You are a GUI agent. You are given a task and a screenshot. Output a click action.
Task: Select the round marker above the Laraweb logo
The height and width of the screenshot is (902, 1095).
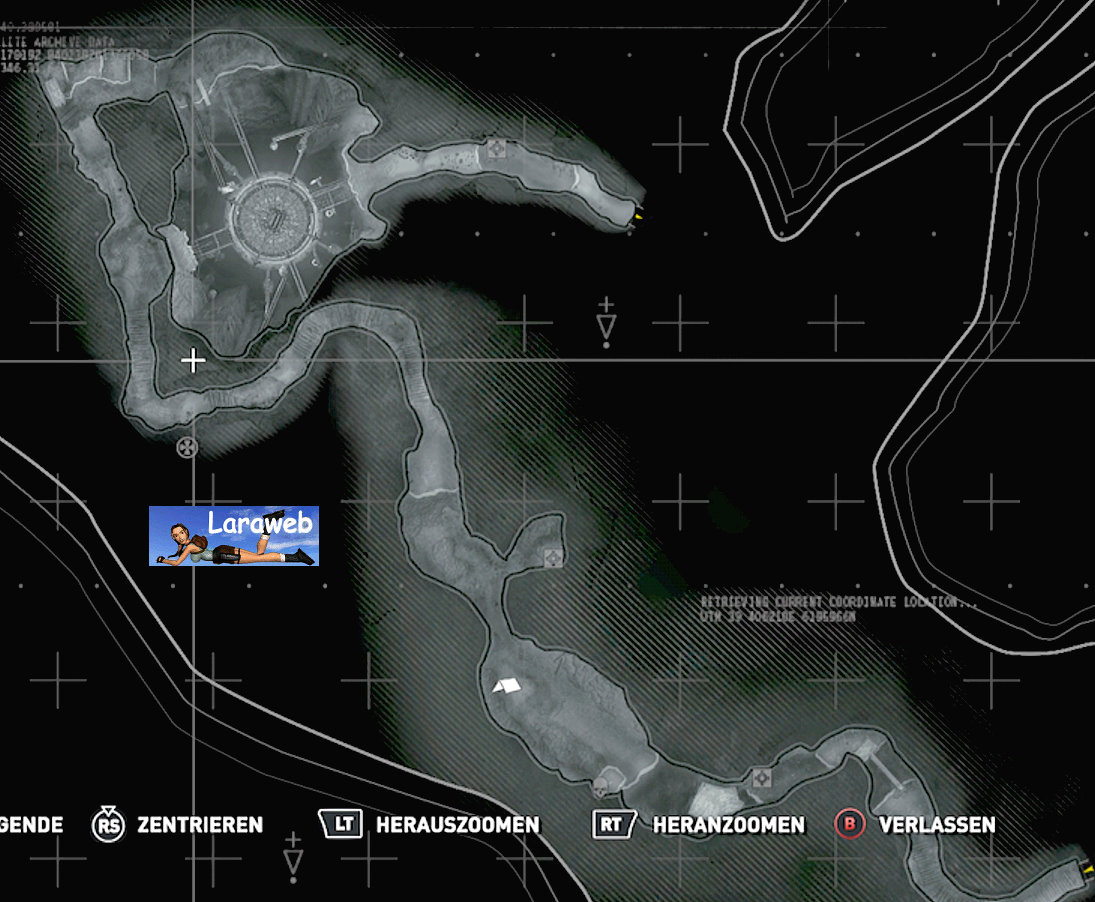coord(186,447)
